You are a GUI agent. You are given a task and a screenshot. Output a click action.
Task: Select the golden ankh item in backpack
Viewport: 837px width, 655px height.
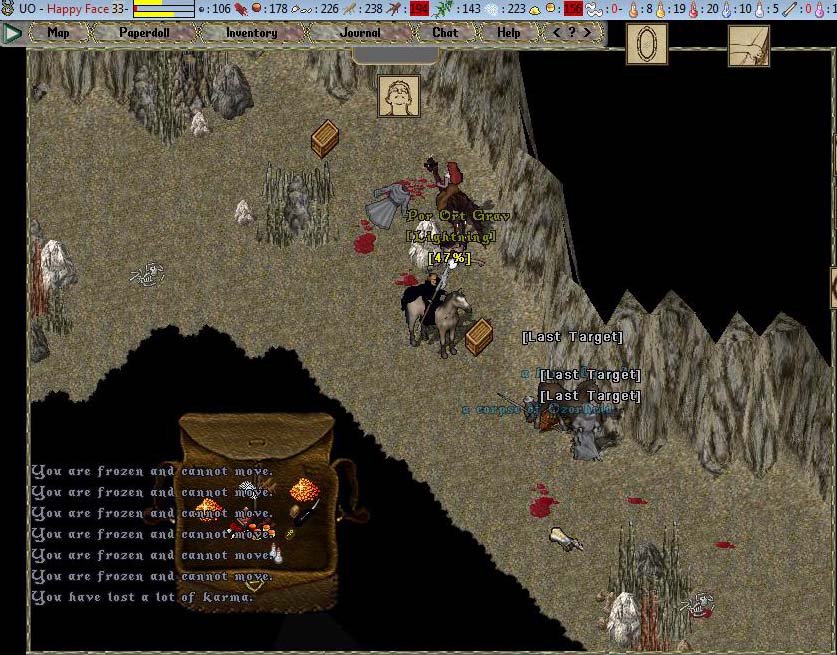(290, 533)
